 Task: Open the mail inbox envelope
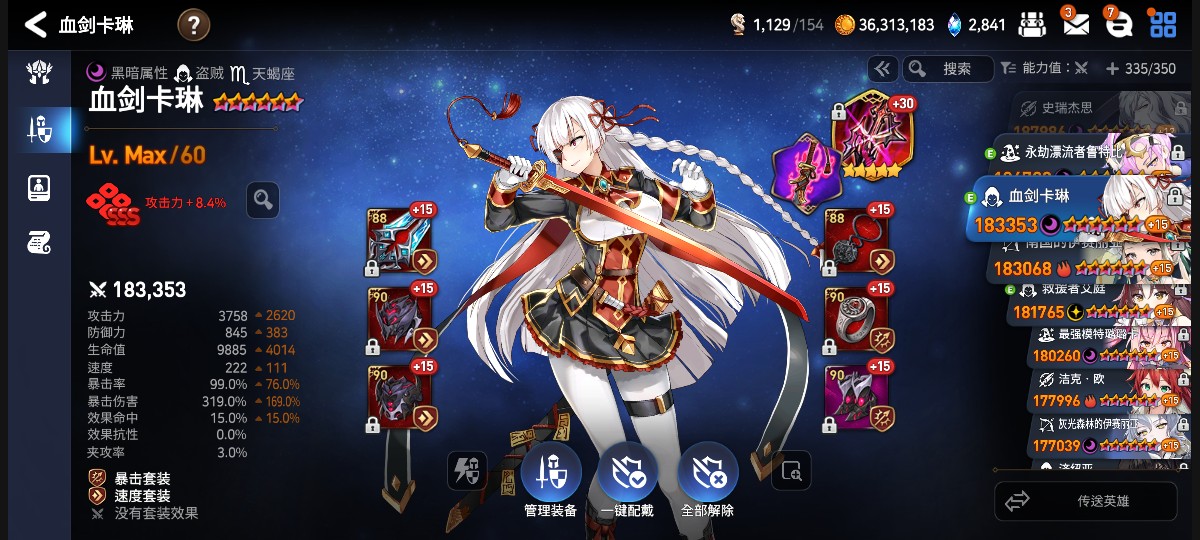click(1075, 24)
